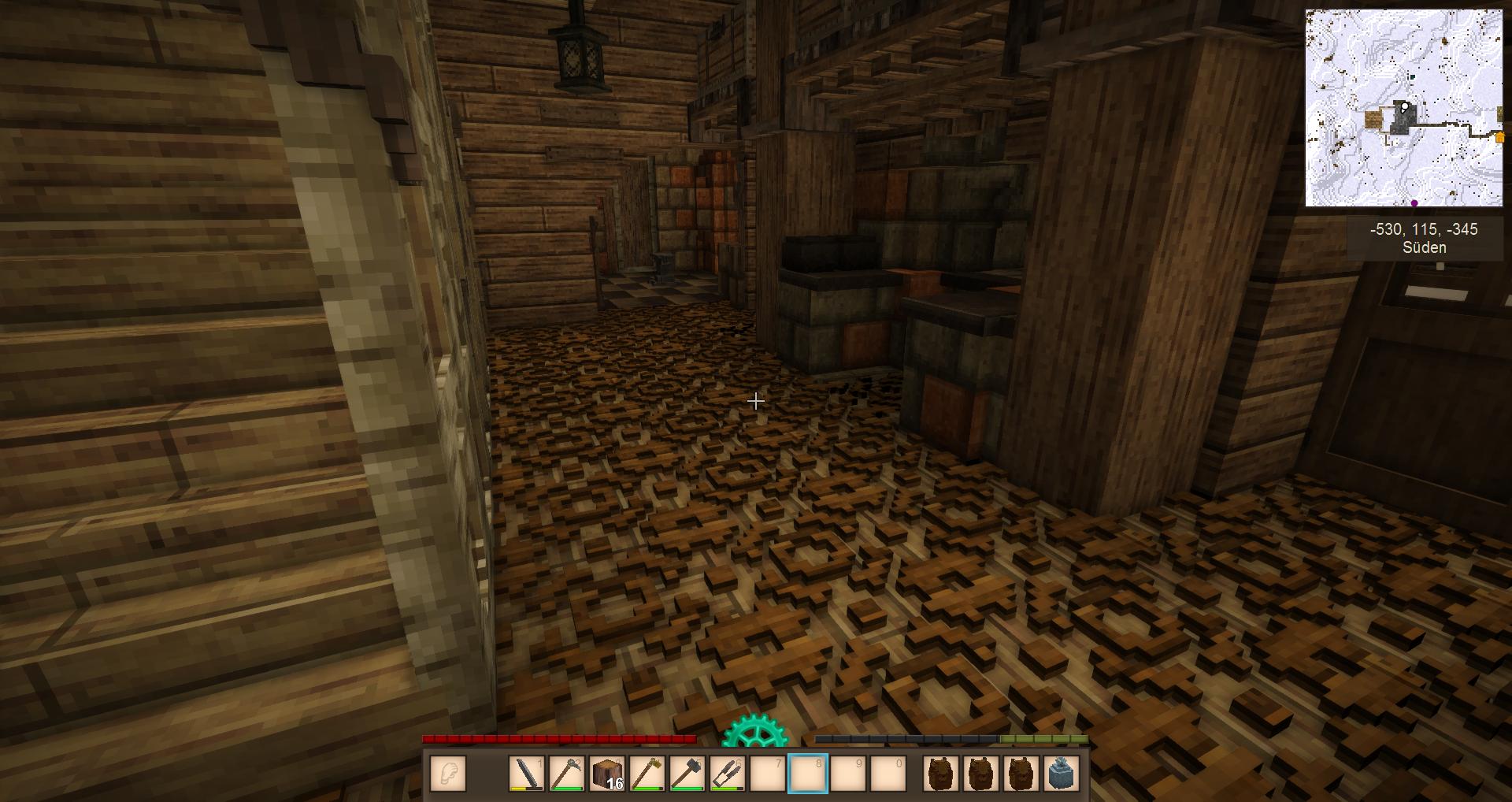
Task: Choose the hammer in hotbar slot 5
Action: point(687,773)
